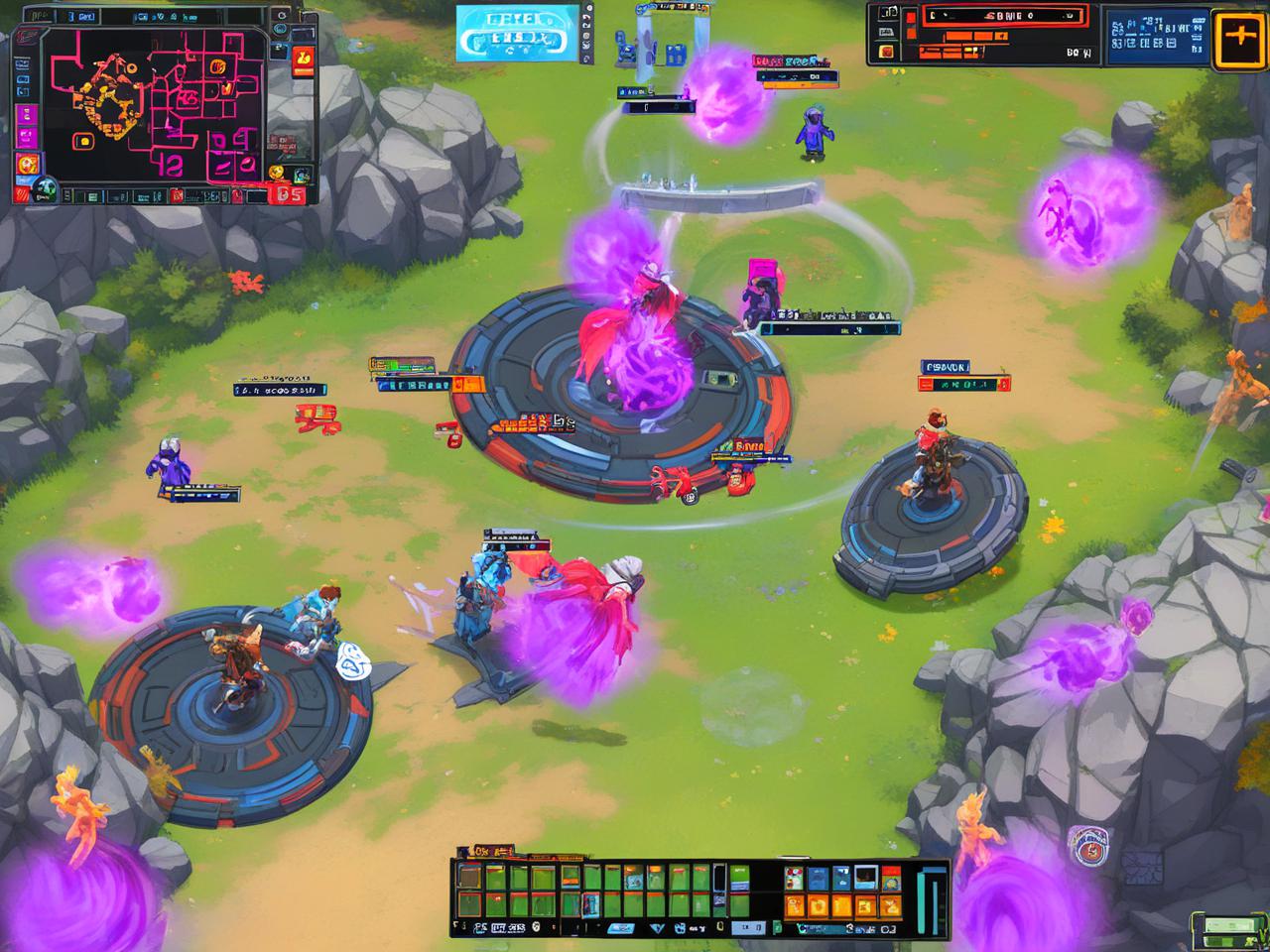
Task: Select the green orb icon below the minimap
Action: click(44, 188)
